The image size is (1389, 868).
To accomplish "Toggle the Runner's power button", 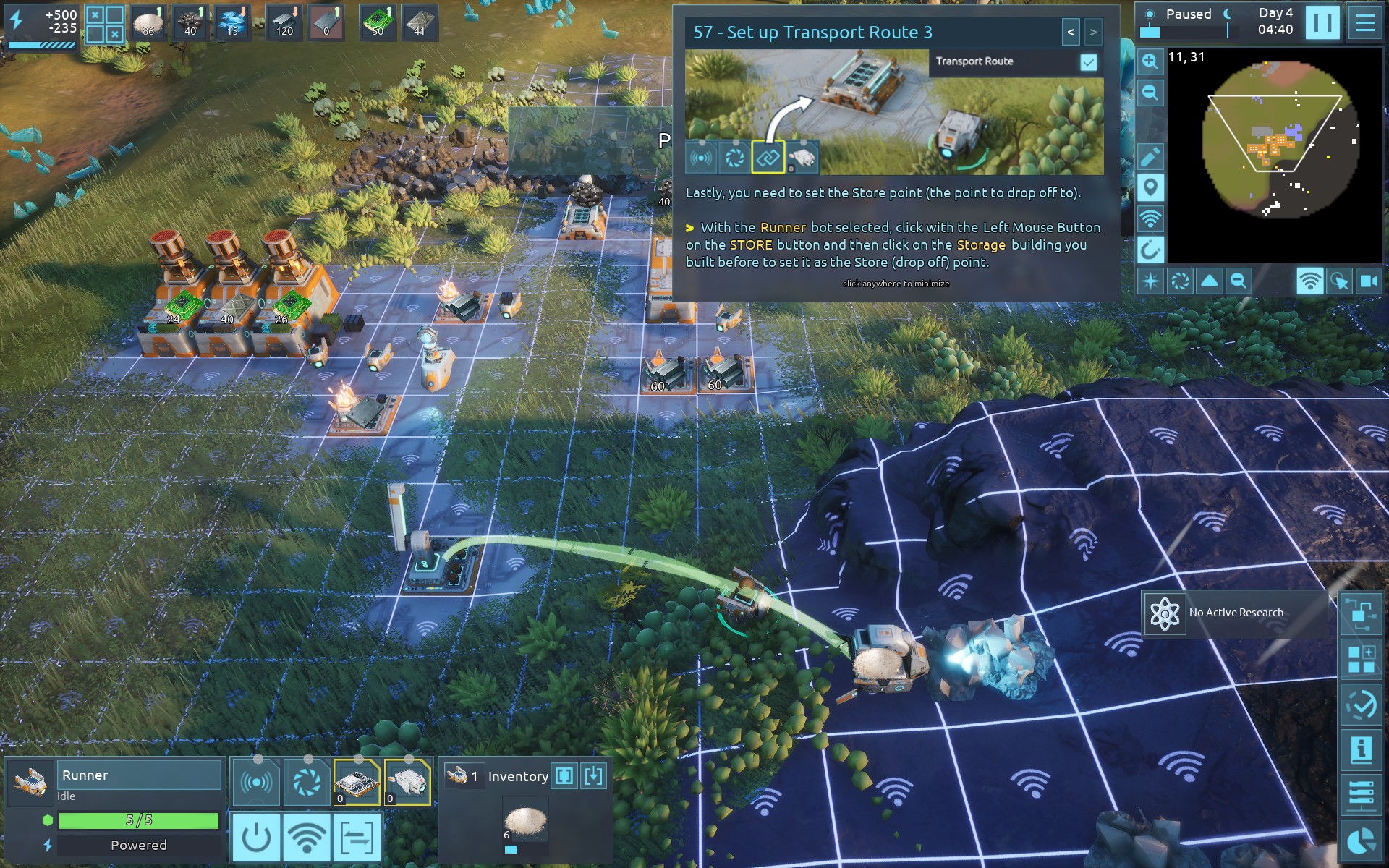I will [256, 838].
